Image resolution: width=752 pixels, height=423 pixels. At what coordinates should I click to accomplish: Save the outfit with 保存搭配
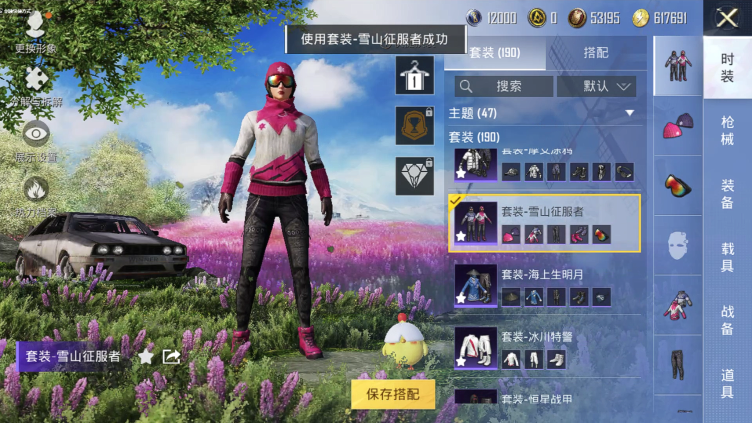393,393
